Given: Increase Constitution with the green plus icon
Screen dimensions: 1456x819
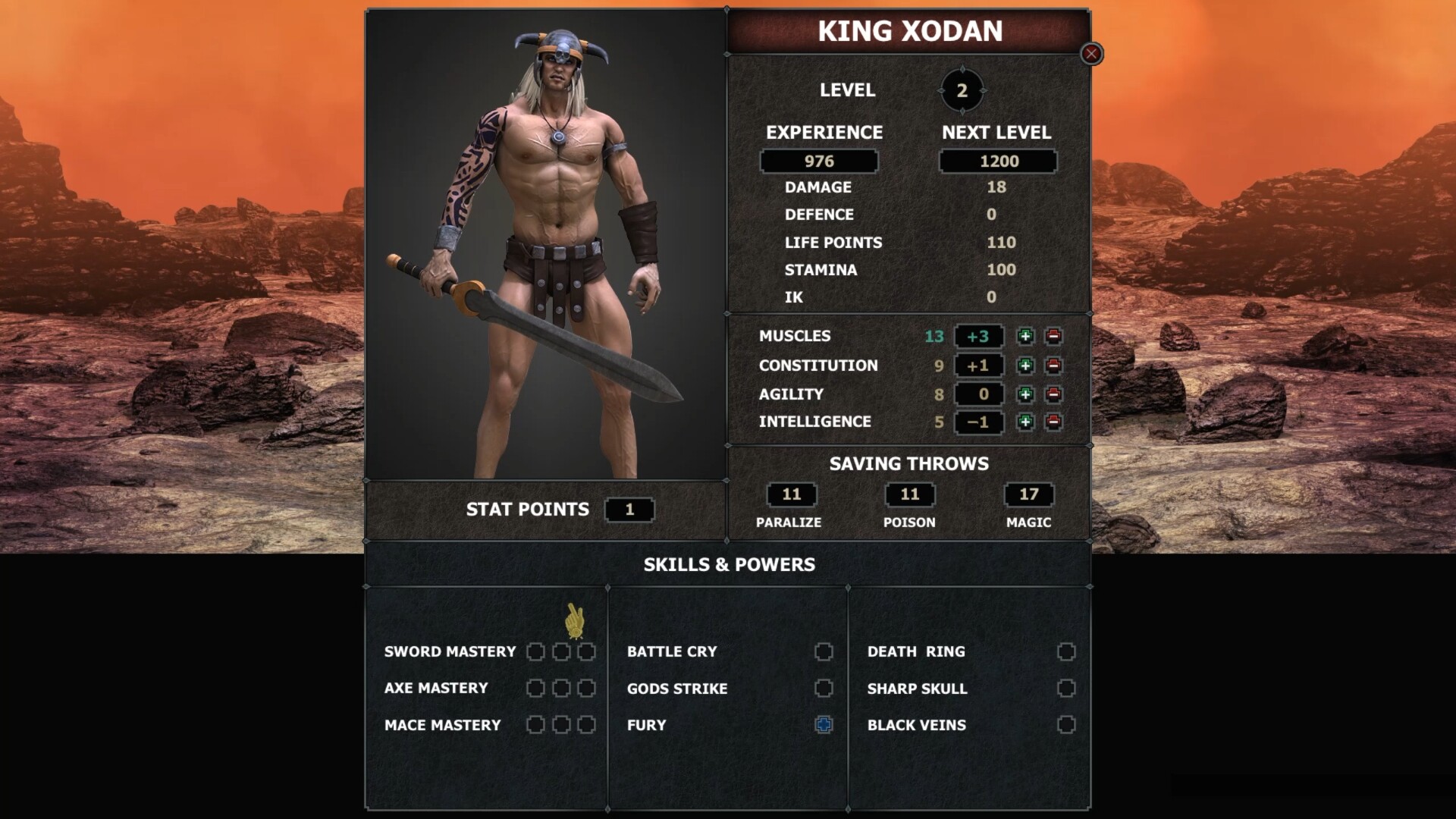Looking at the screenshot, I should click(x=1028, y=366).
